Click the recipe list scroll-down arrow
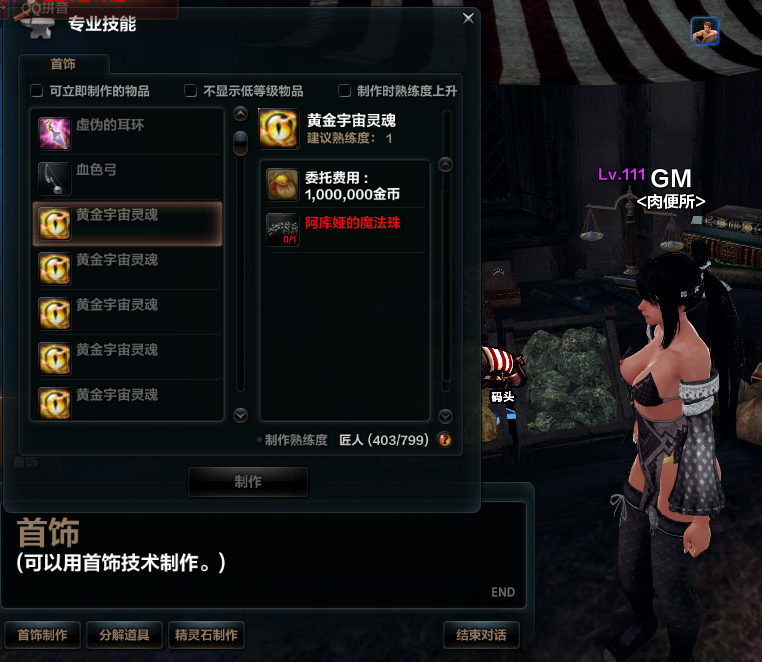Viewport: 762px width, 662px height. (240, 415)
